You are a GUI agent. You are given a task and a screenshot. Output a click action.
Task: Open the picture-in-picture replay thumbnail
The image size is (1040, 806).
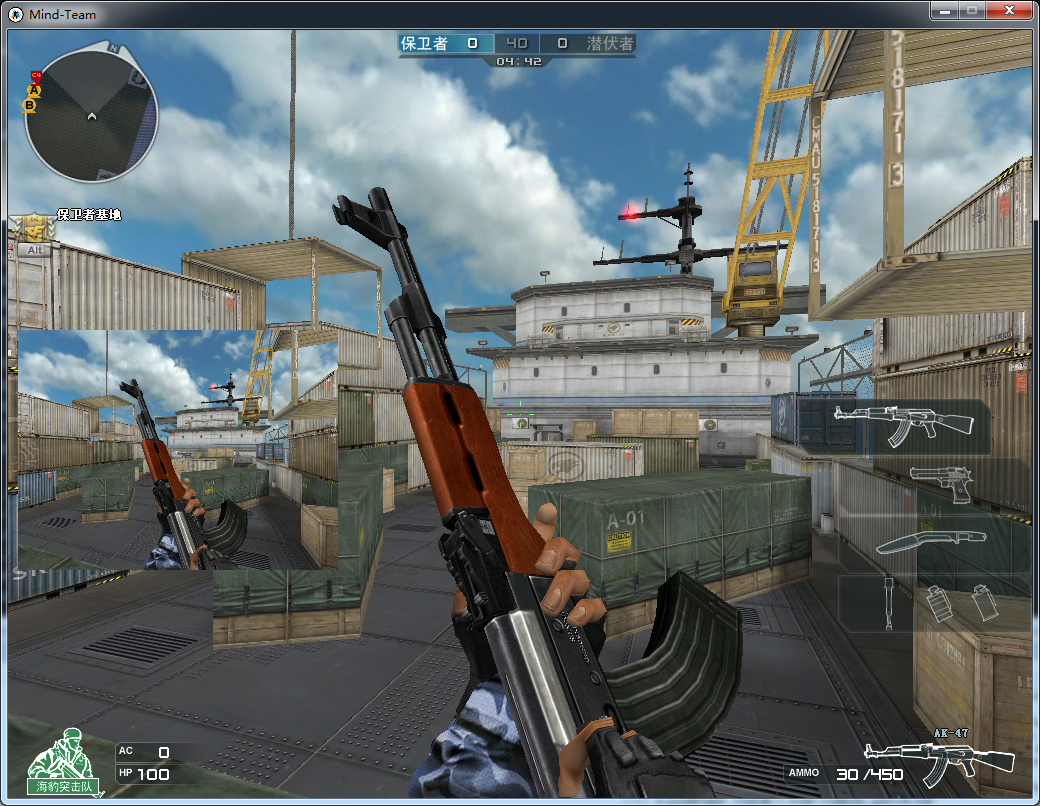tap(178, 450)
